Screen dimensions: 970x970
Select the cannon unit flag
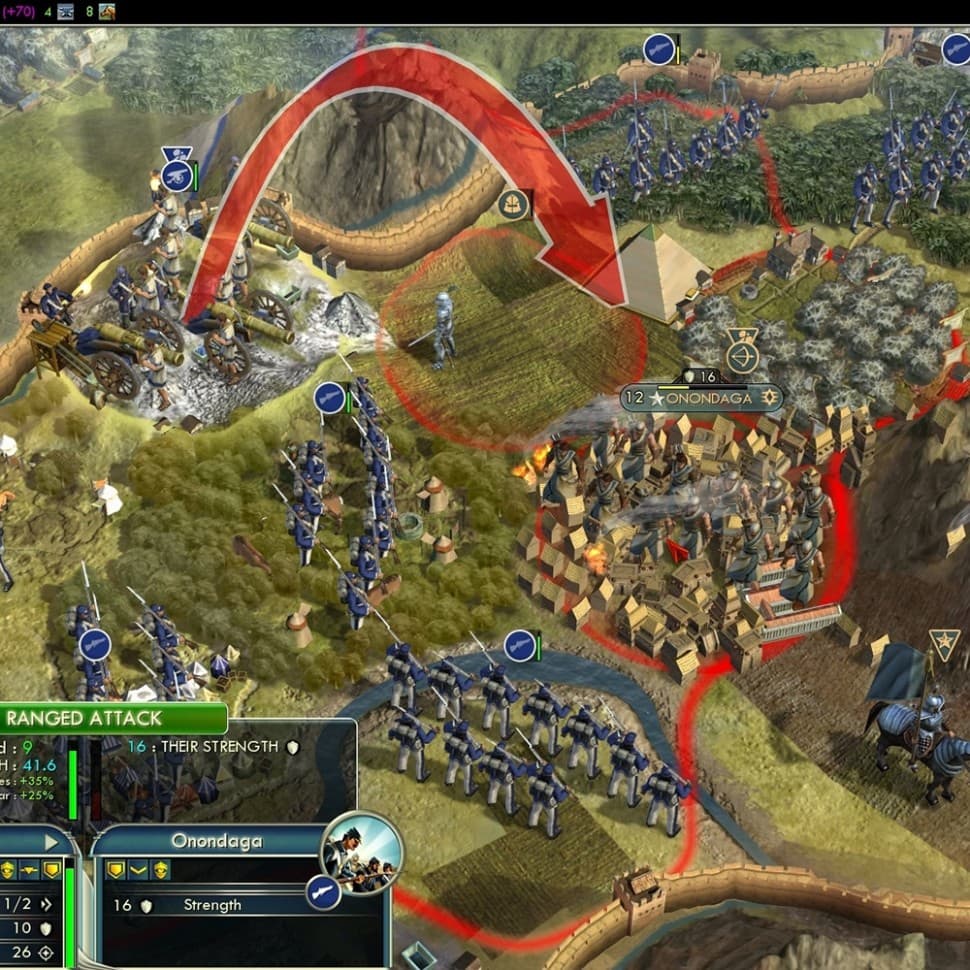176,175
